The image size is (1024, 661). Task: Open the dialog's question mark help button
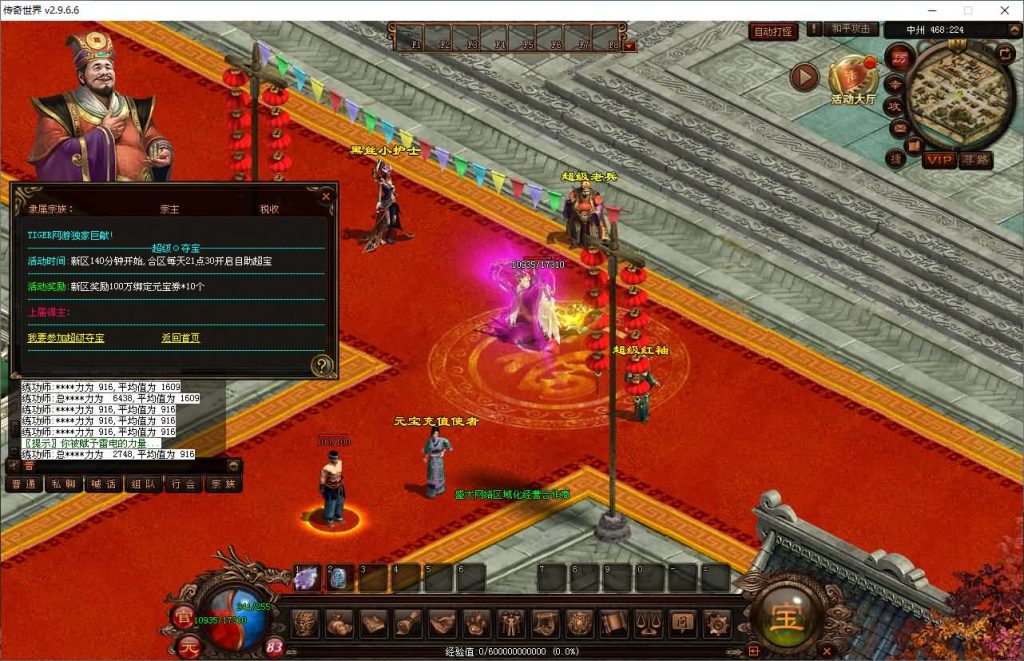click(x=321, y=365)
